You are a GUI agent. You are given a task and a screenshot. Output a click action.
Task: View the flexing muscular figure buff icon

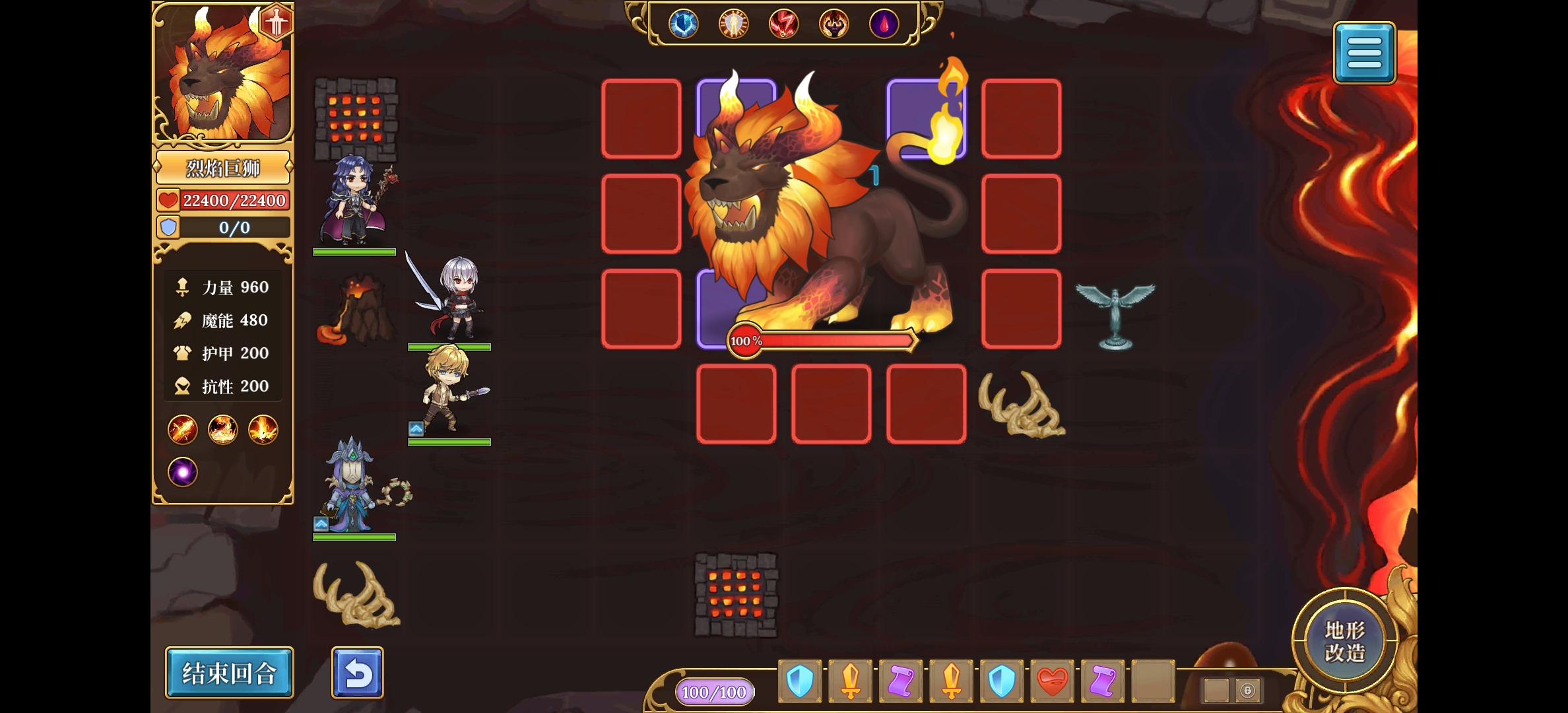point(833,24)
